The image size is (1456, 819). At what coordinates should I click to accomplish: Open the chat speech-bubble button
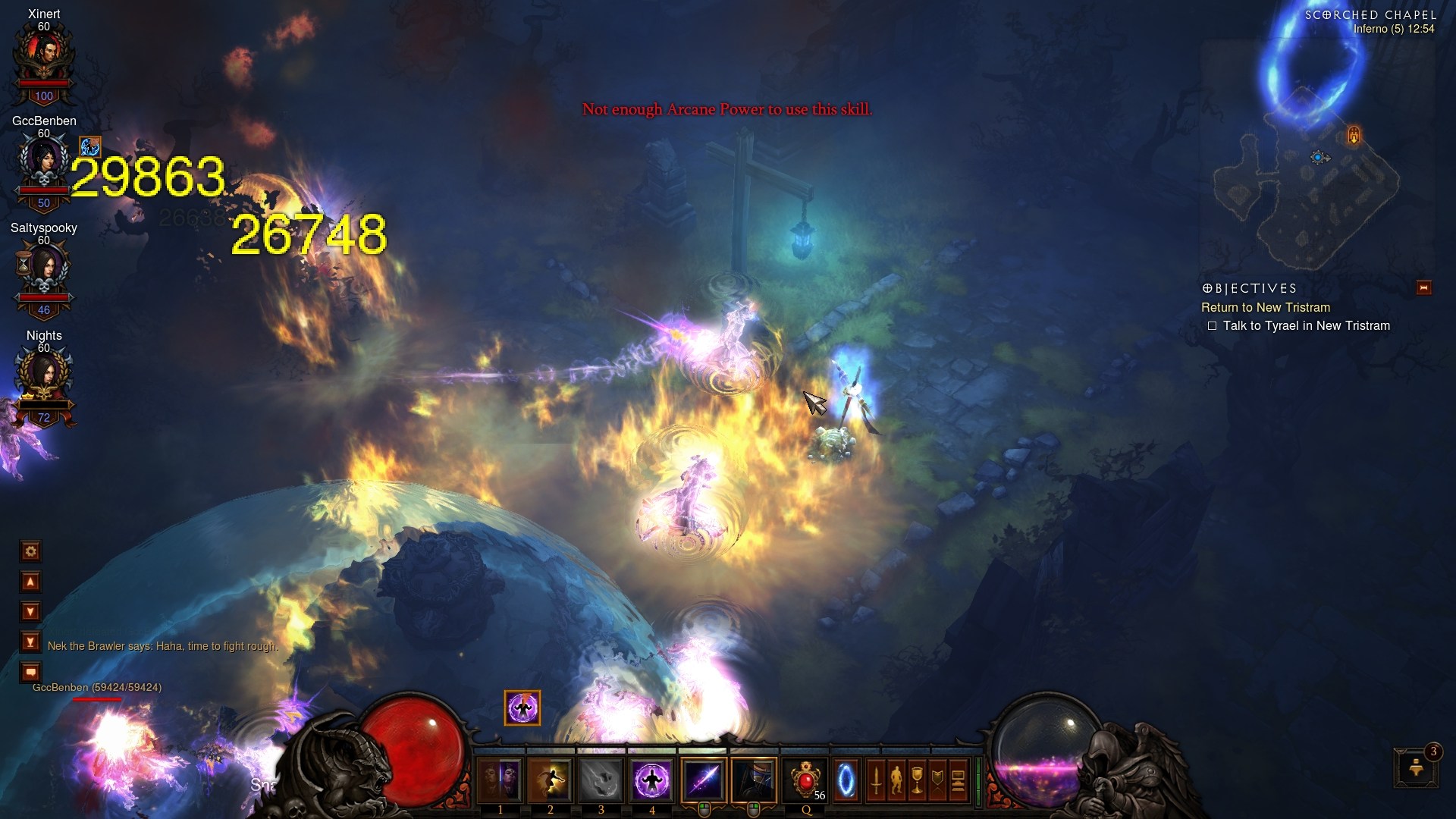coord(30,672)
